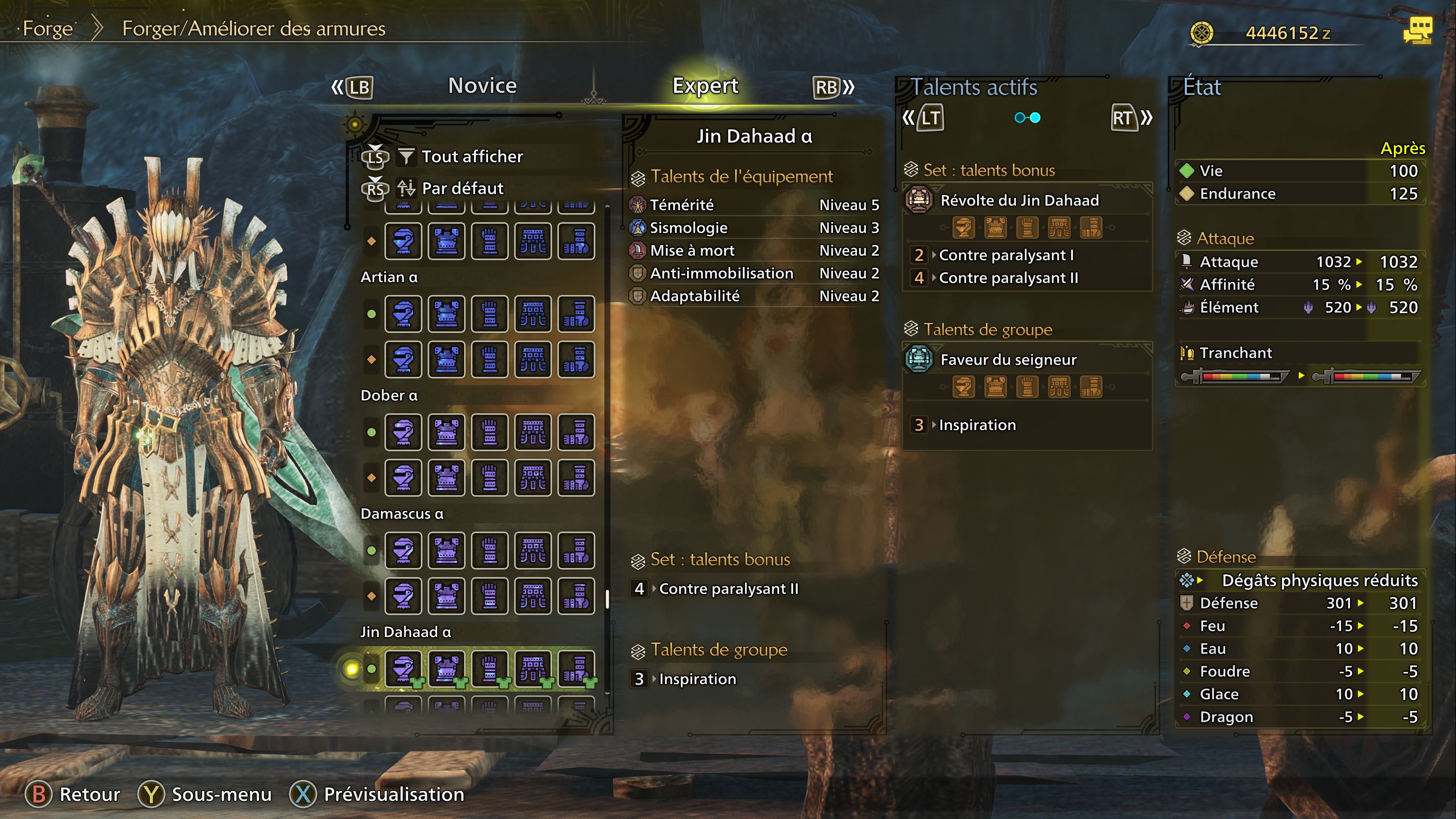The width and height of the screenshot is (1456, 819).
Task: Select the Dober α leg armor icon
Action: [x=576, y=433]
